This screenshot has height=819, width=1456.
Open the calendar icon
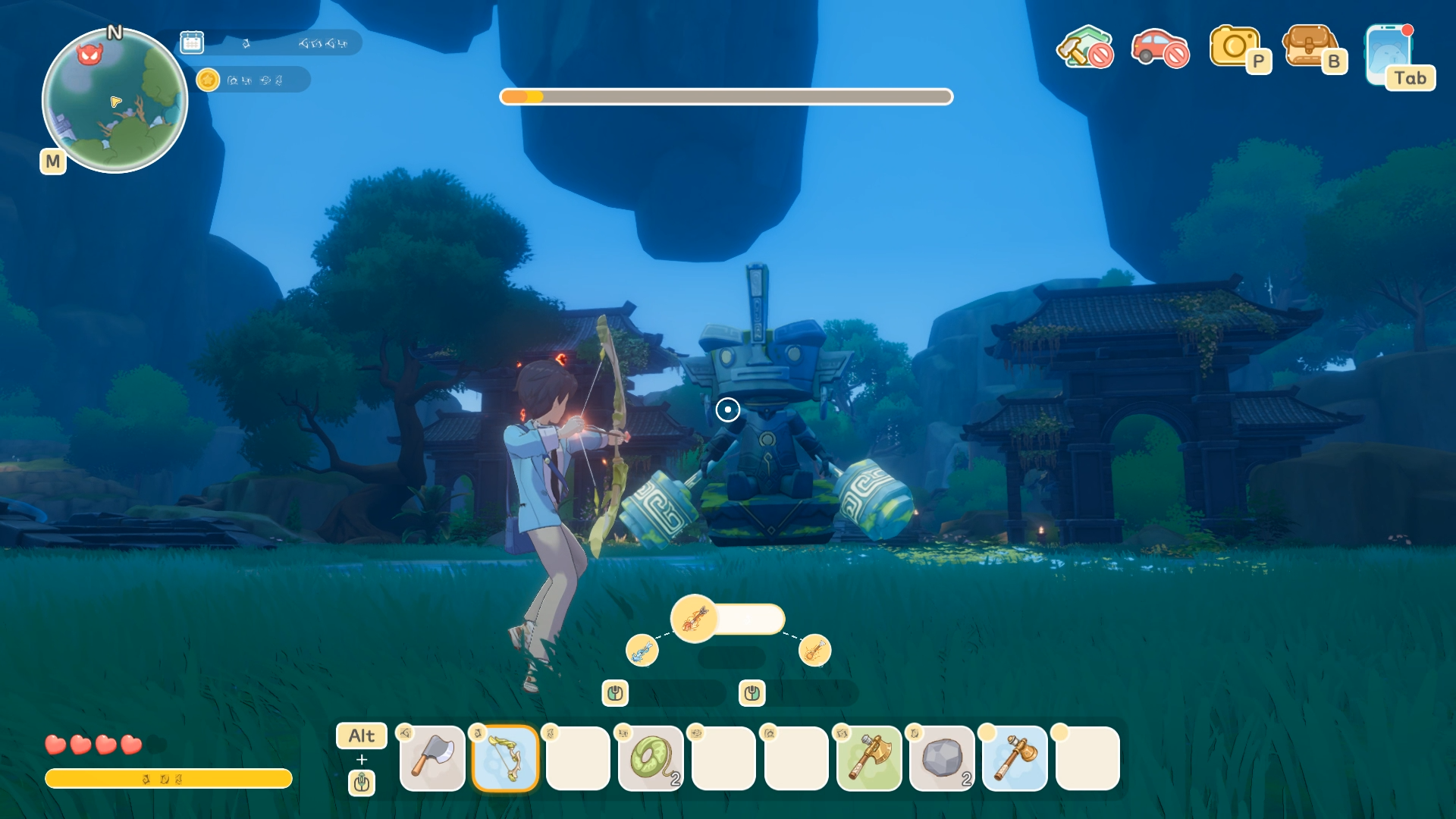pyautogui.click(x=192, y=42)
